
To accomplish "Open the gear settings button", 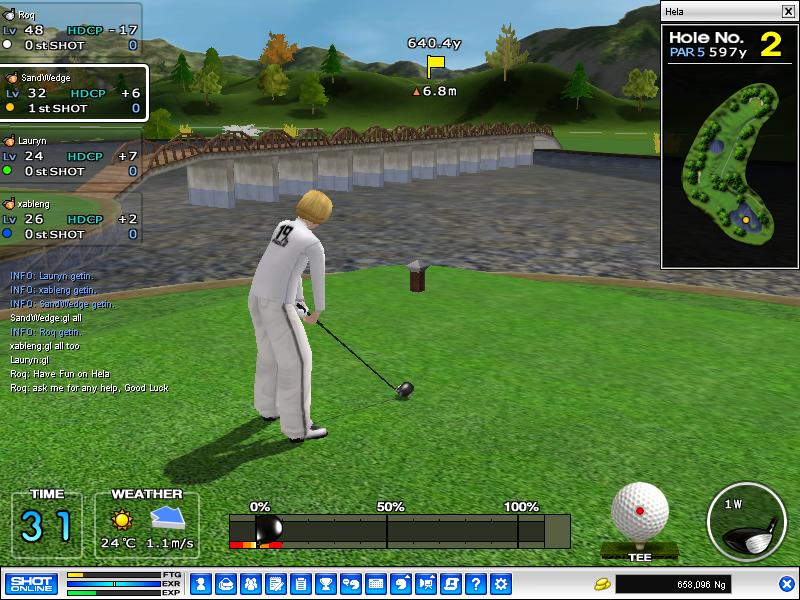I will (x=501, y=584).
